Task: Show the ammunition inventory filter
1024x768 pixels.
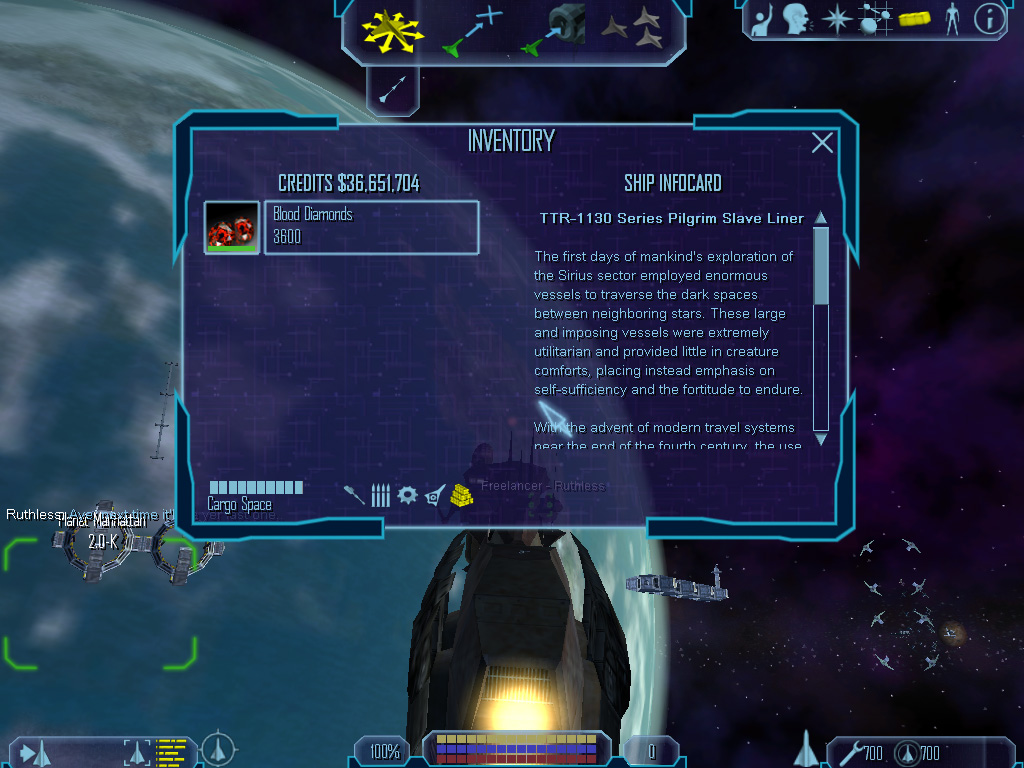Action: coord(380,495)
